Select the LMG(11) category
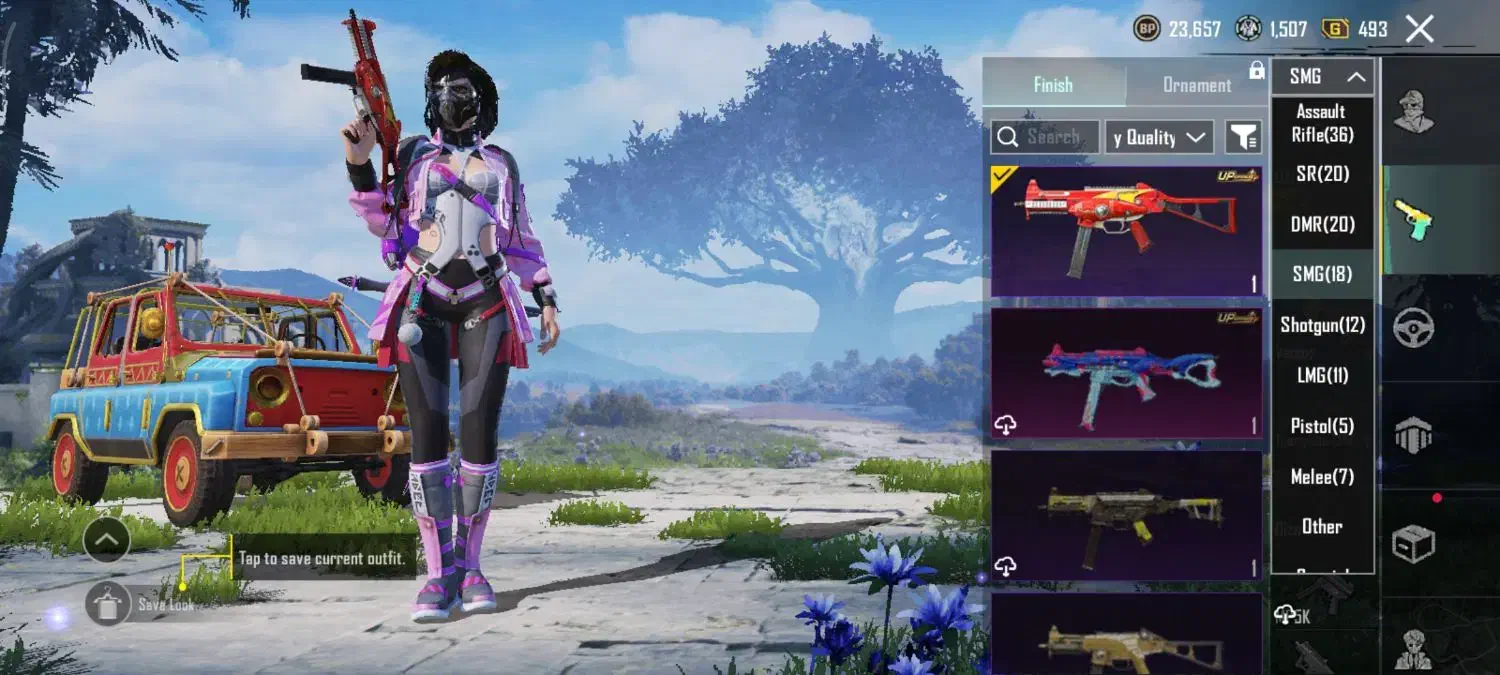Image resolution: width=1500 pixels, height=675 pixels. [x=1322, y=376]
